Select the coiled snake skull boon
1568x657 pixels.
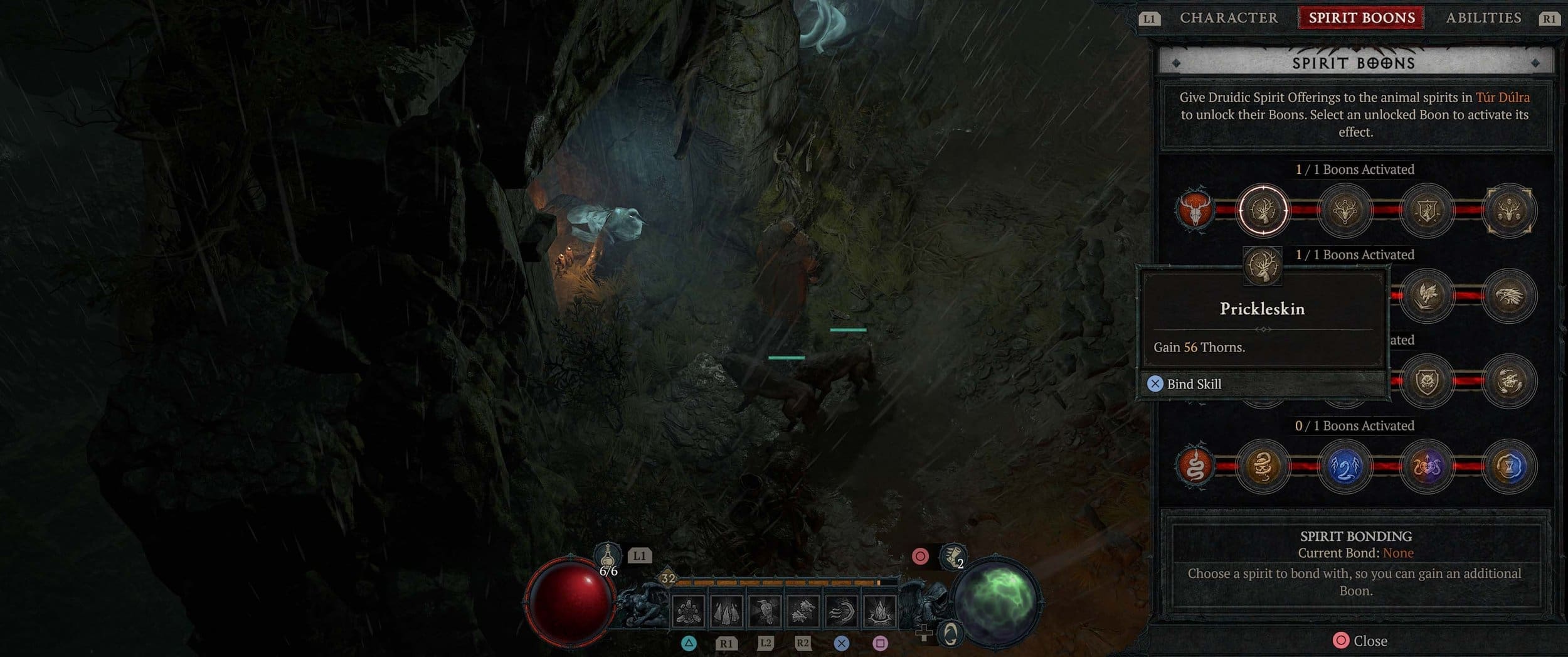(1263, 467)
